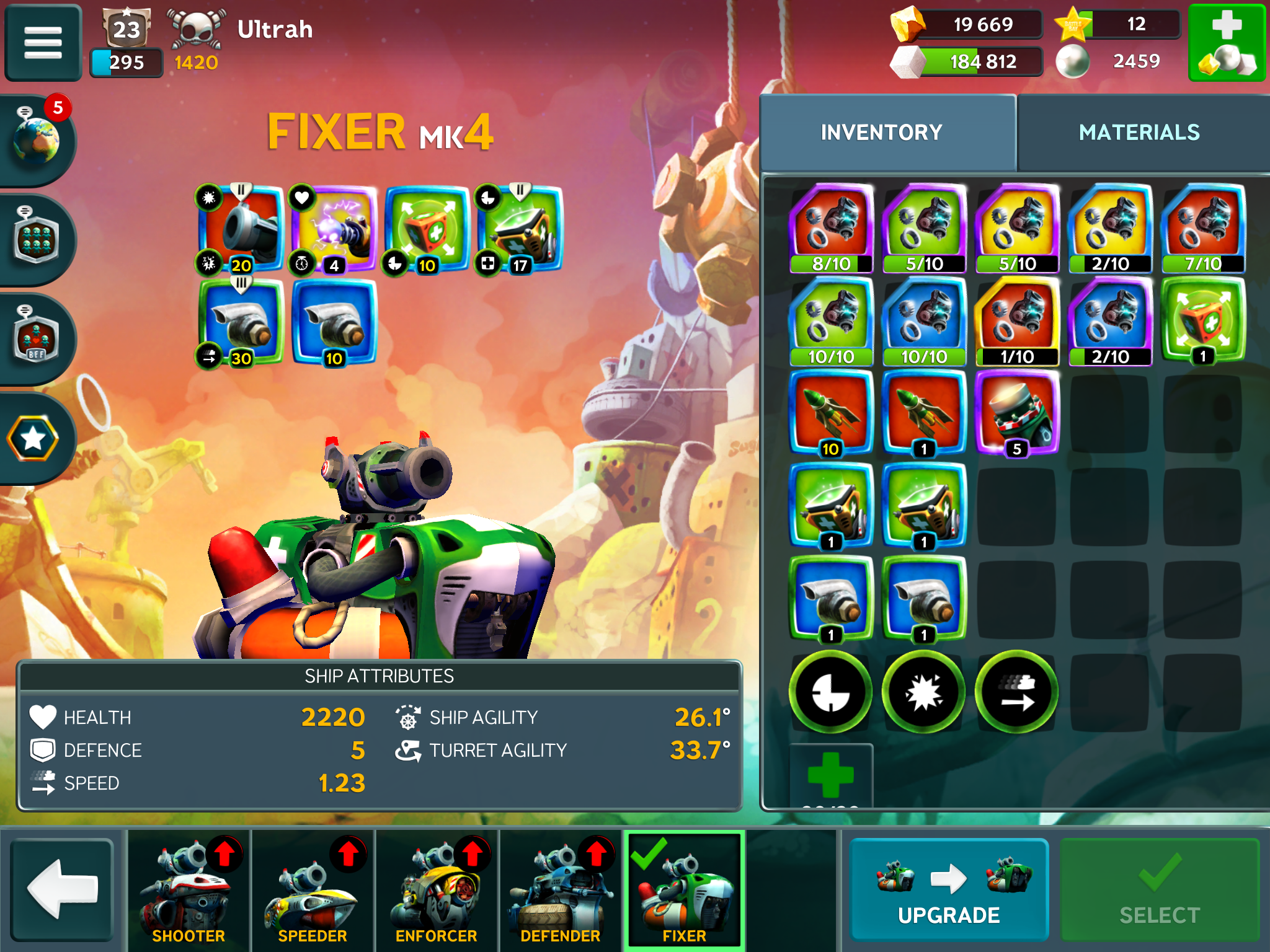Open the green plus currency shop
The height and width of the screenshot is (952, 1270).
pos(1227,43)
